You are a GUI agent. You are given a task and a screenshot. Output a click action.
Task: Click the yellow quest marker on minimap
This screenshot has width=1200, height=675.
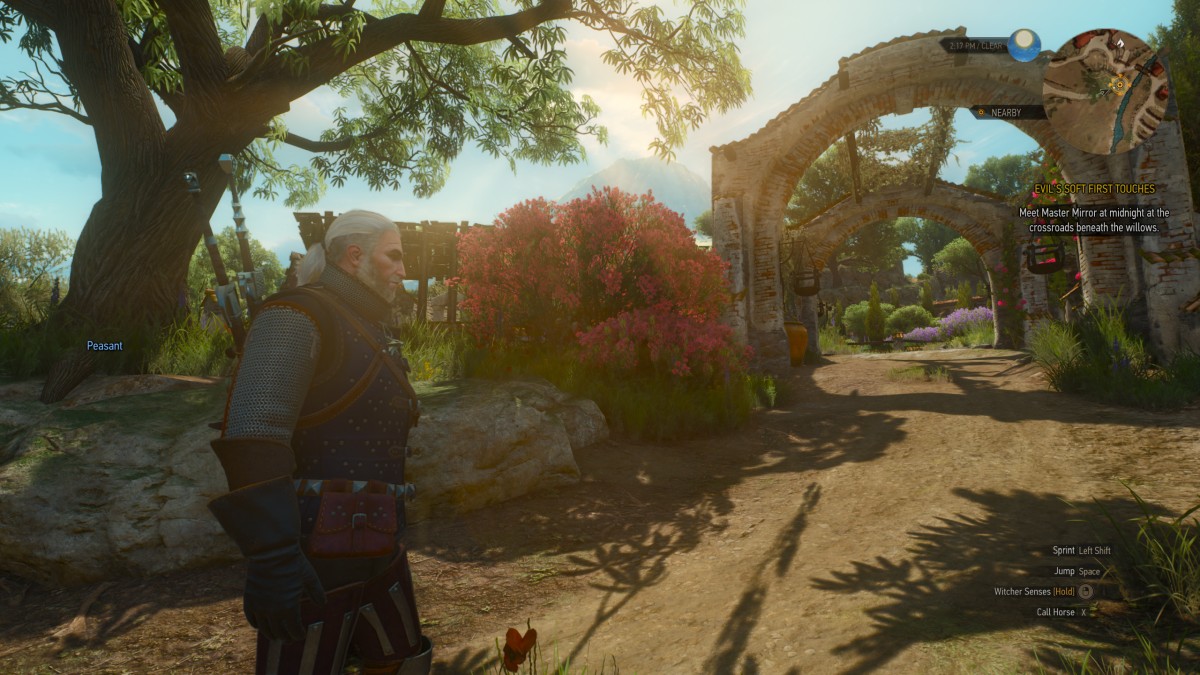pos(1119,84)
